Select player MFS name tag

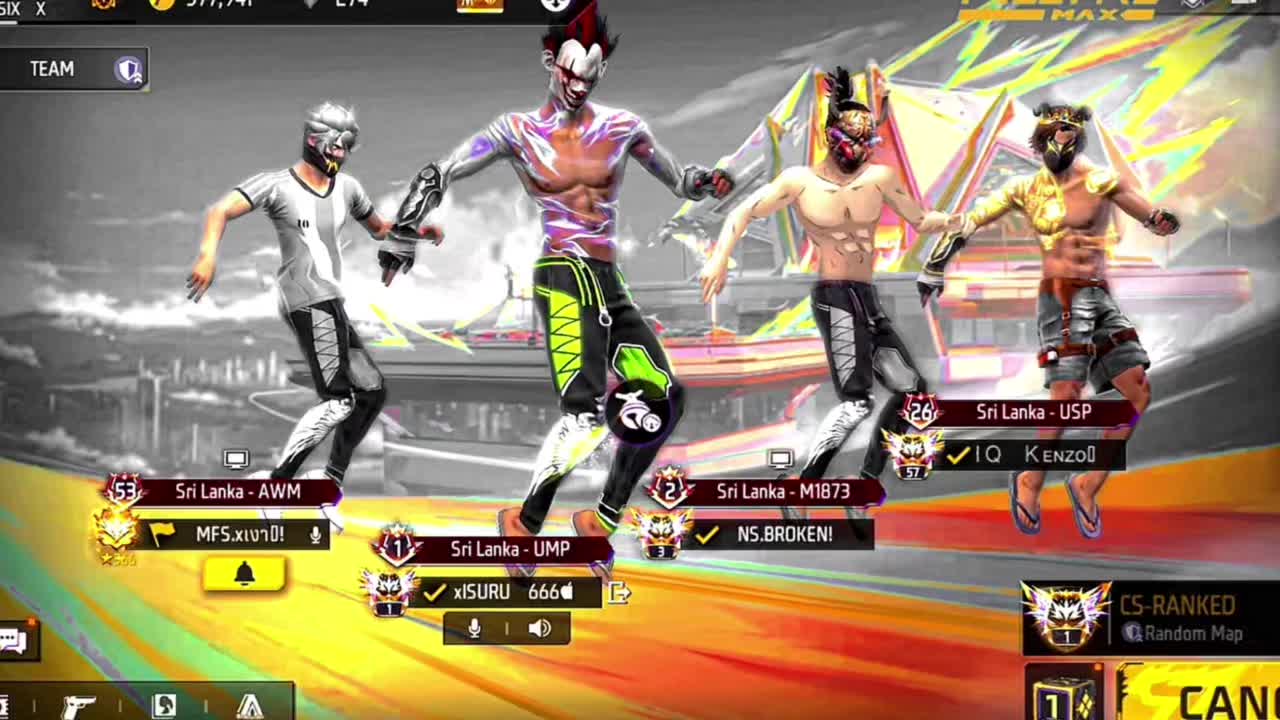[240, 535]
